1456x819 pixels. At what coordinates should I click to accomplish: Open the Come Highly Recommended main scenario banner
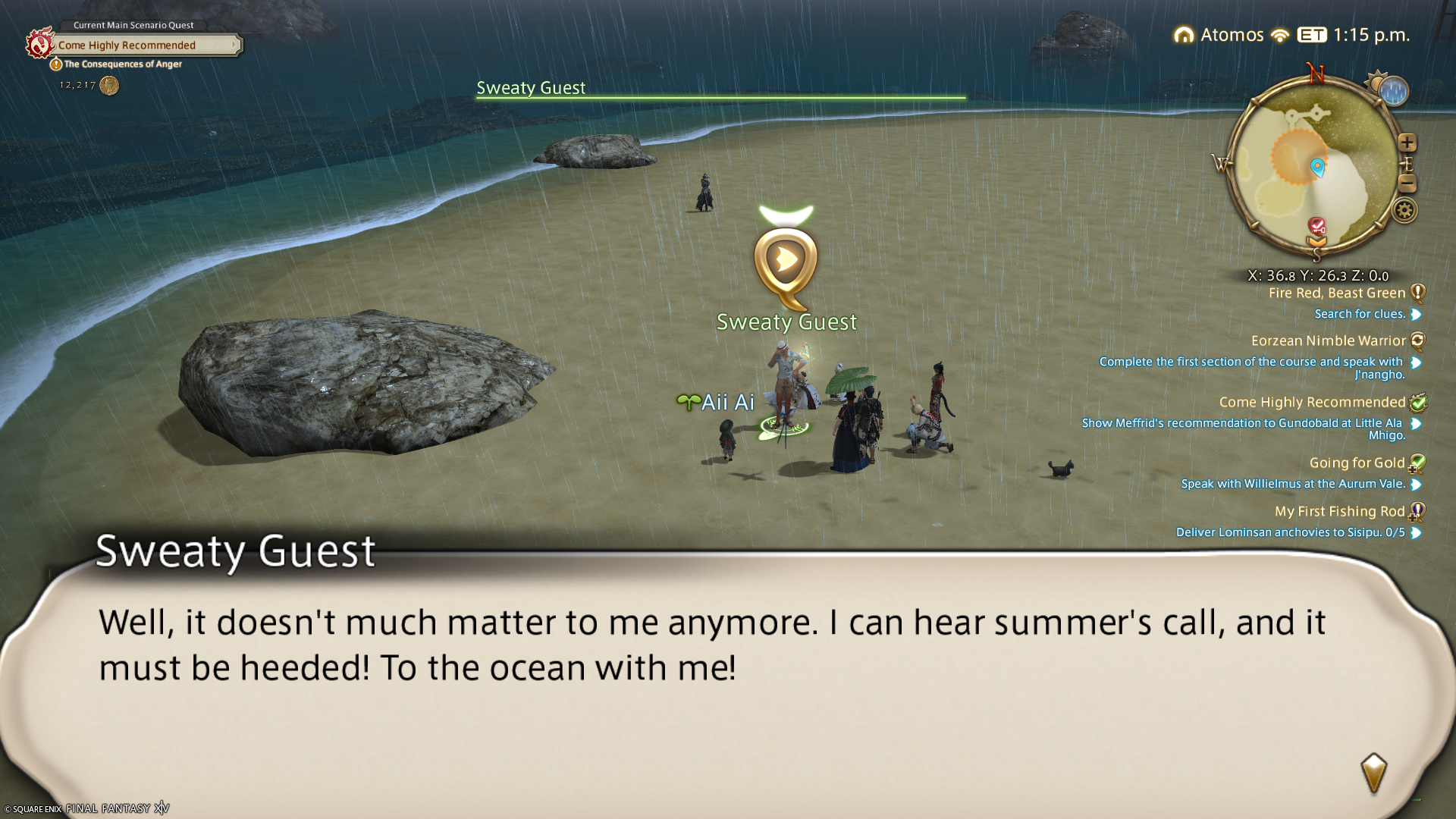pos(136,45)
